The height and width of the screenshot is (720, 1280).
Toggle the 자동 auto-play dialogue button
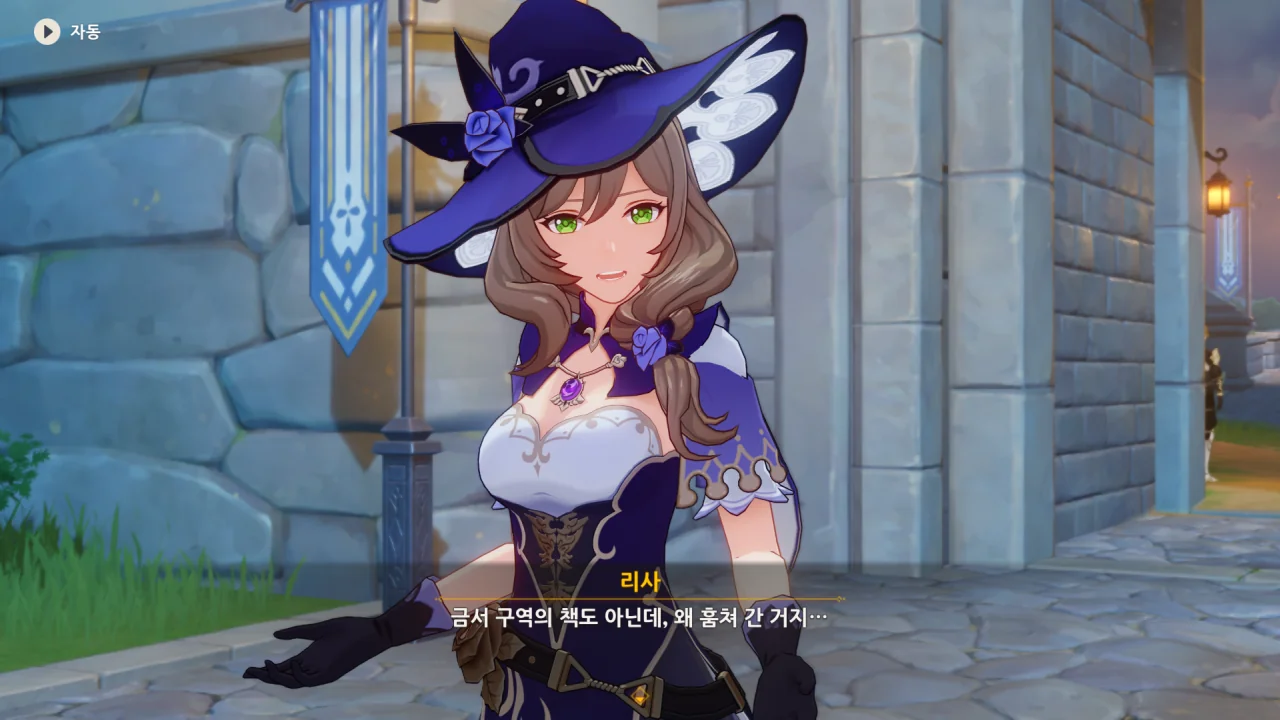[47, 32]
